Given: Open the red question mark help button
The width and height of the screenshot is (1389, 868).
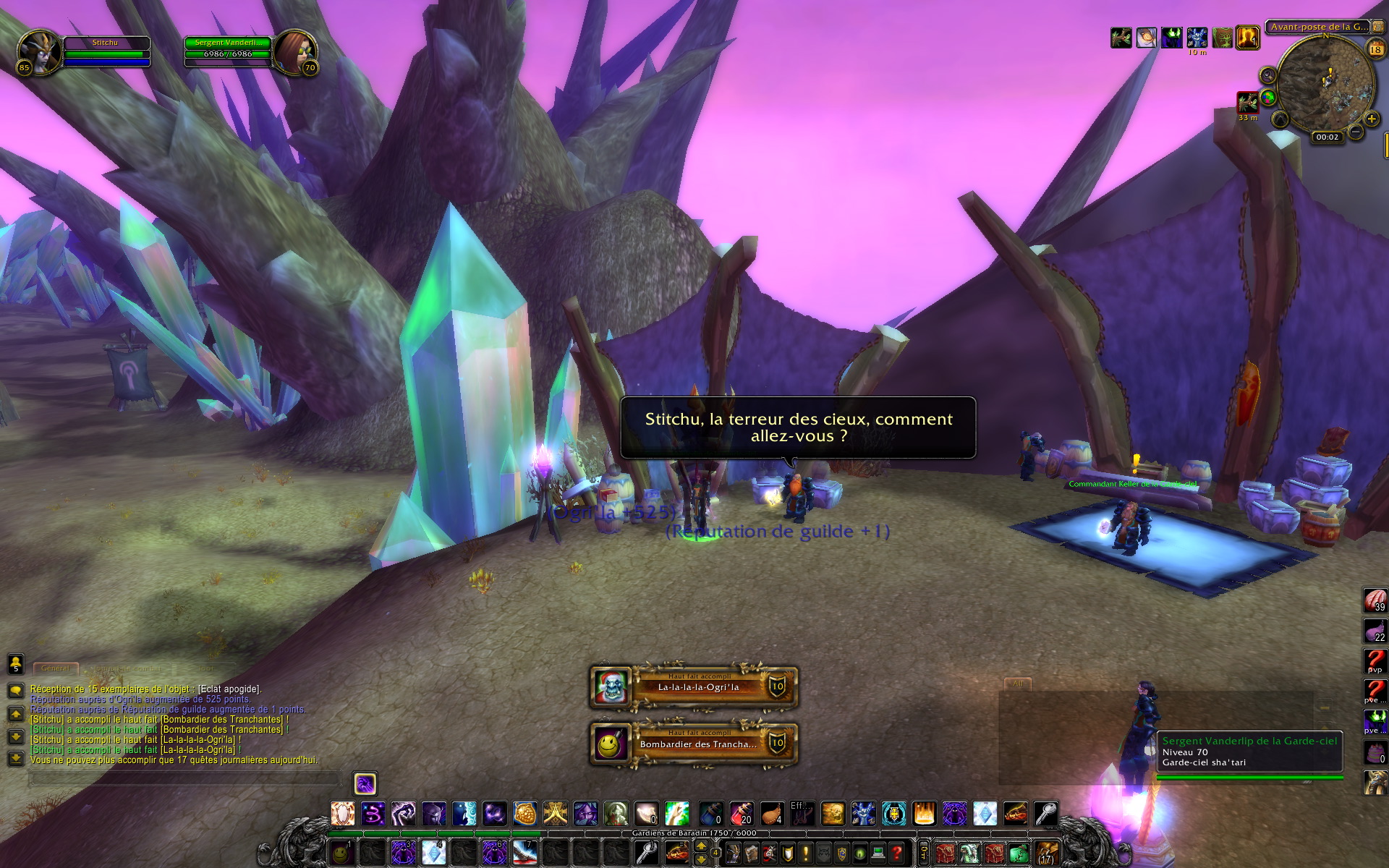Looking at the screenshot, I should tap(897, 854).
